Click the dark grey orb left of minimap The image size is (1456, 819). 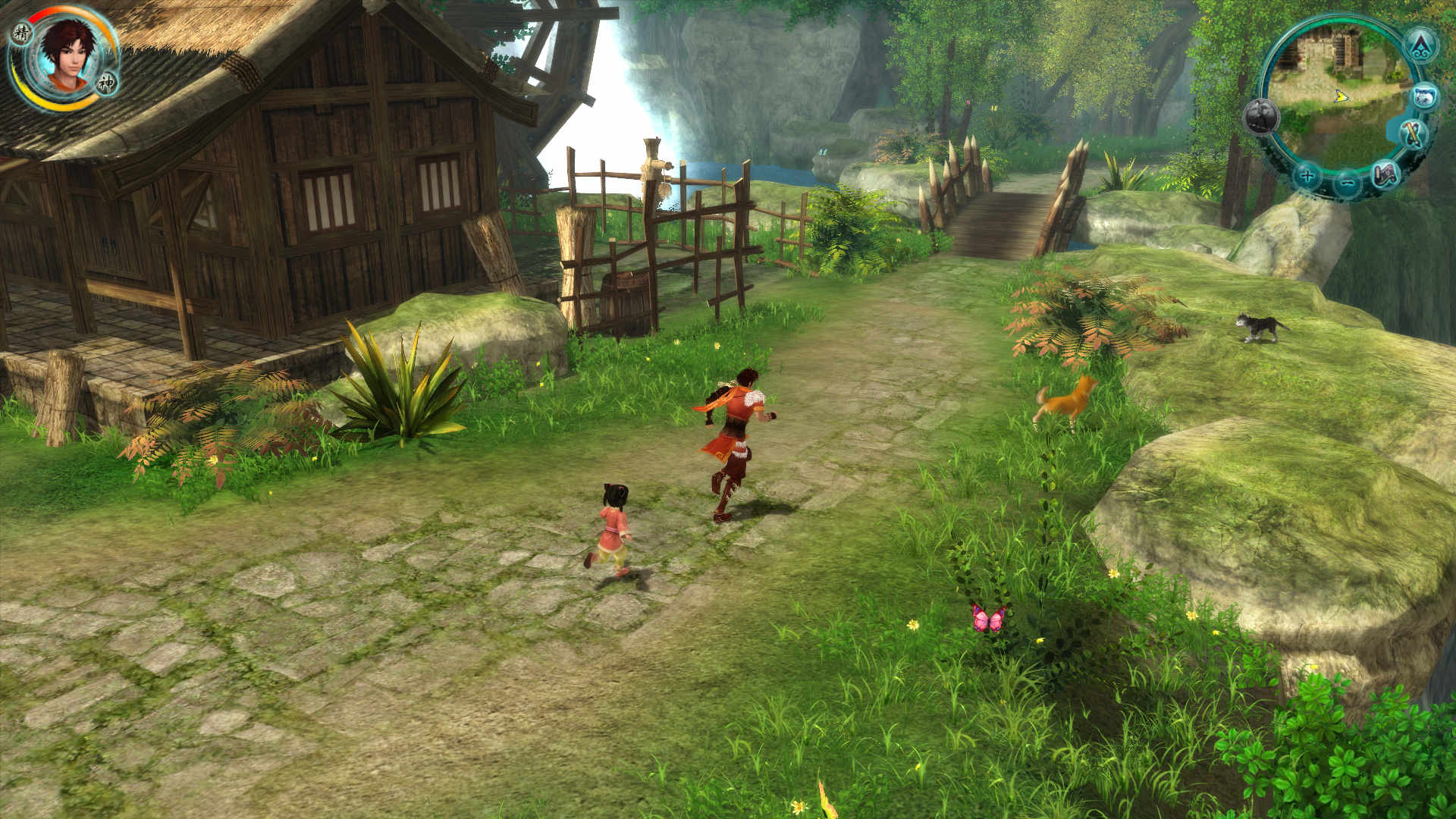[1261, 118]
